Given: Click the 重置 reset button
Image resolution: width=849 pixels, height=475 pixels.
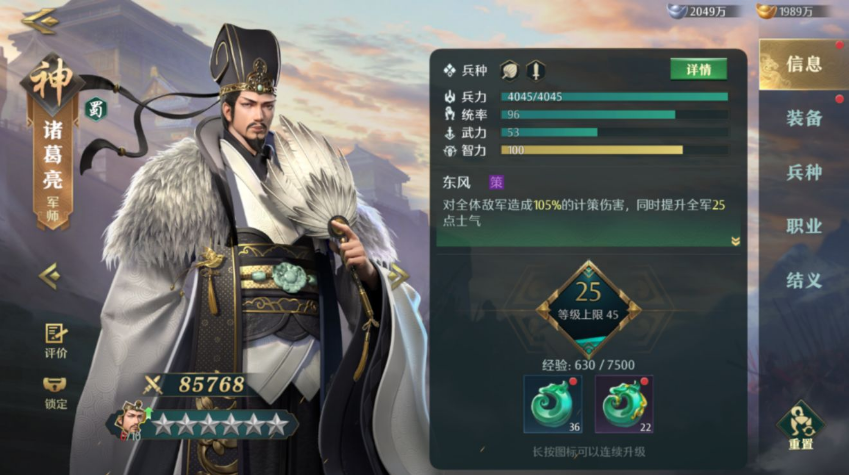Looking at the screenshot, I should (x=800, y=425).
